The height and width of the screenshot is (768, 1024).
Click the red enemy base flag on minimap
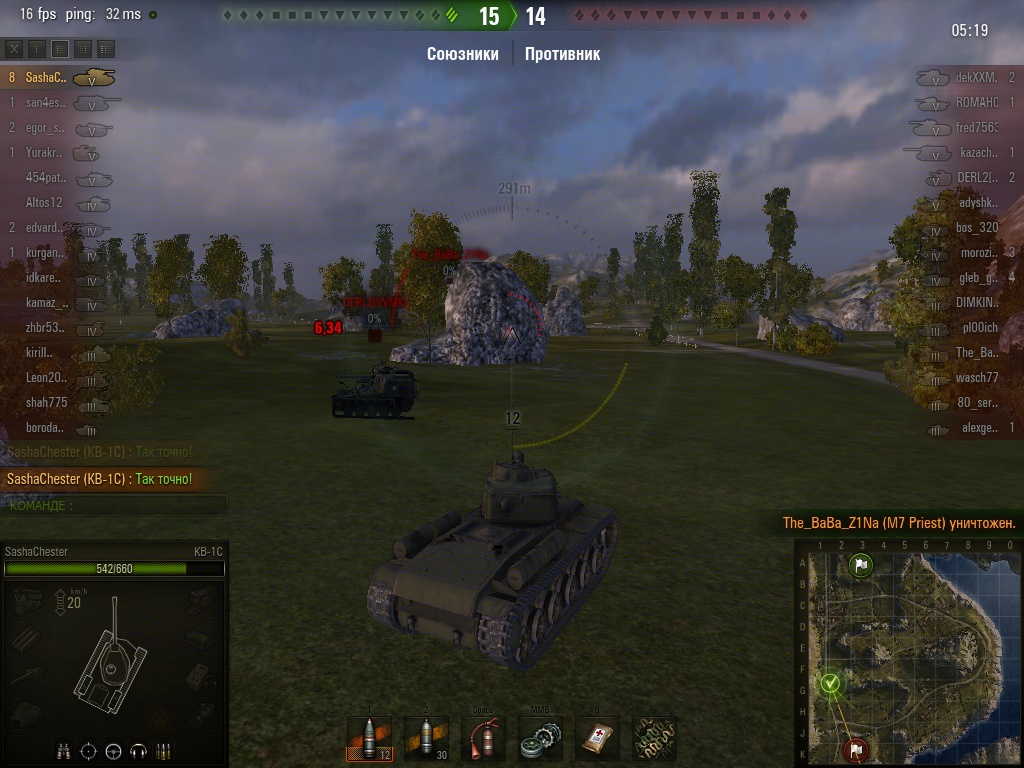coord(857,749)
